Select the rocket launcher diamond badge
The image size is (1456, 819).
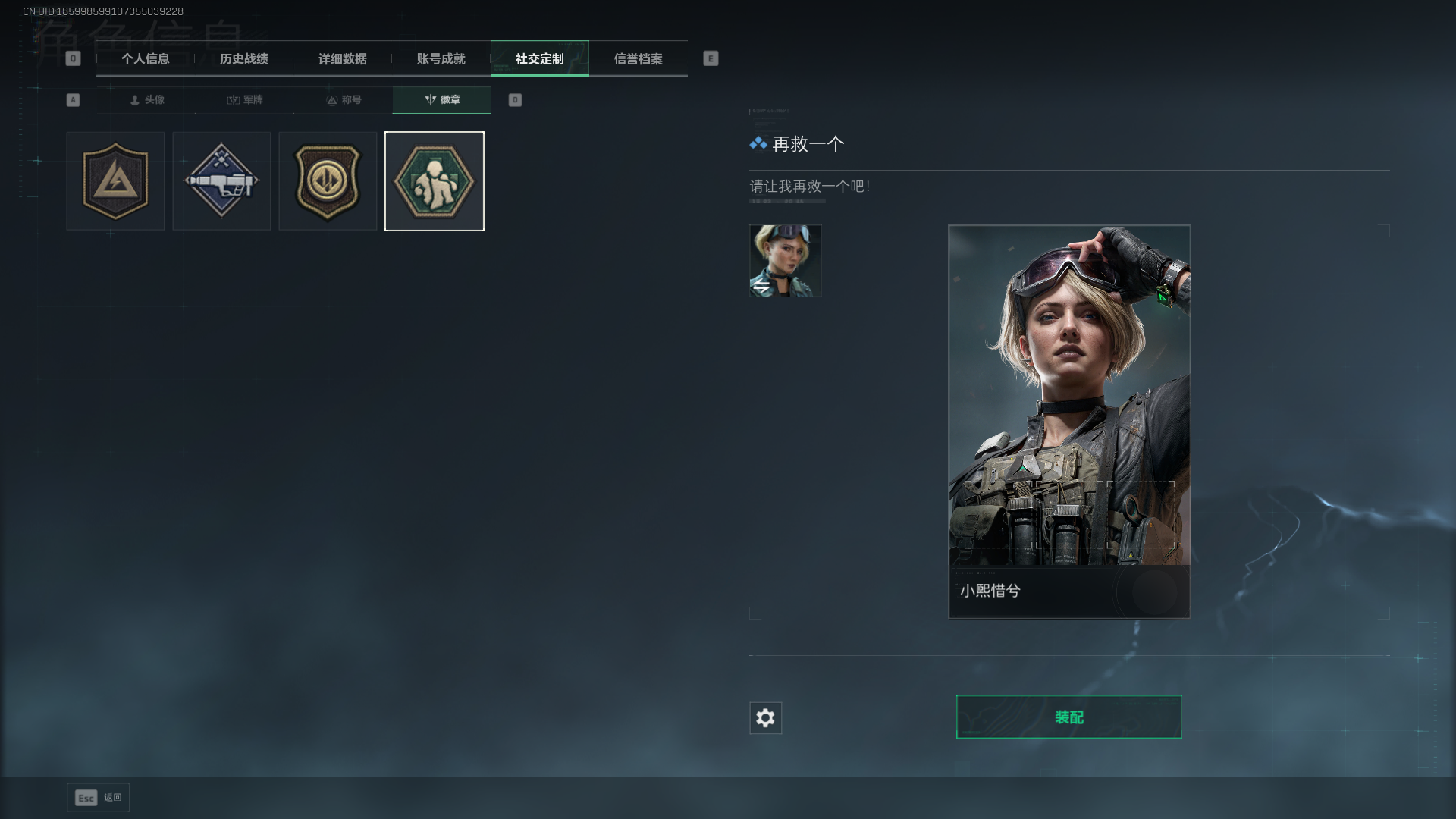pyautogui.click(x=221, y=181)
